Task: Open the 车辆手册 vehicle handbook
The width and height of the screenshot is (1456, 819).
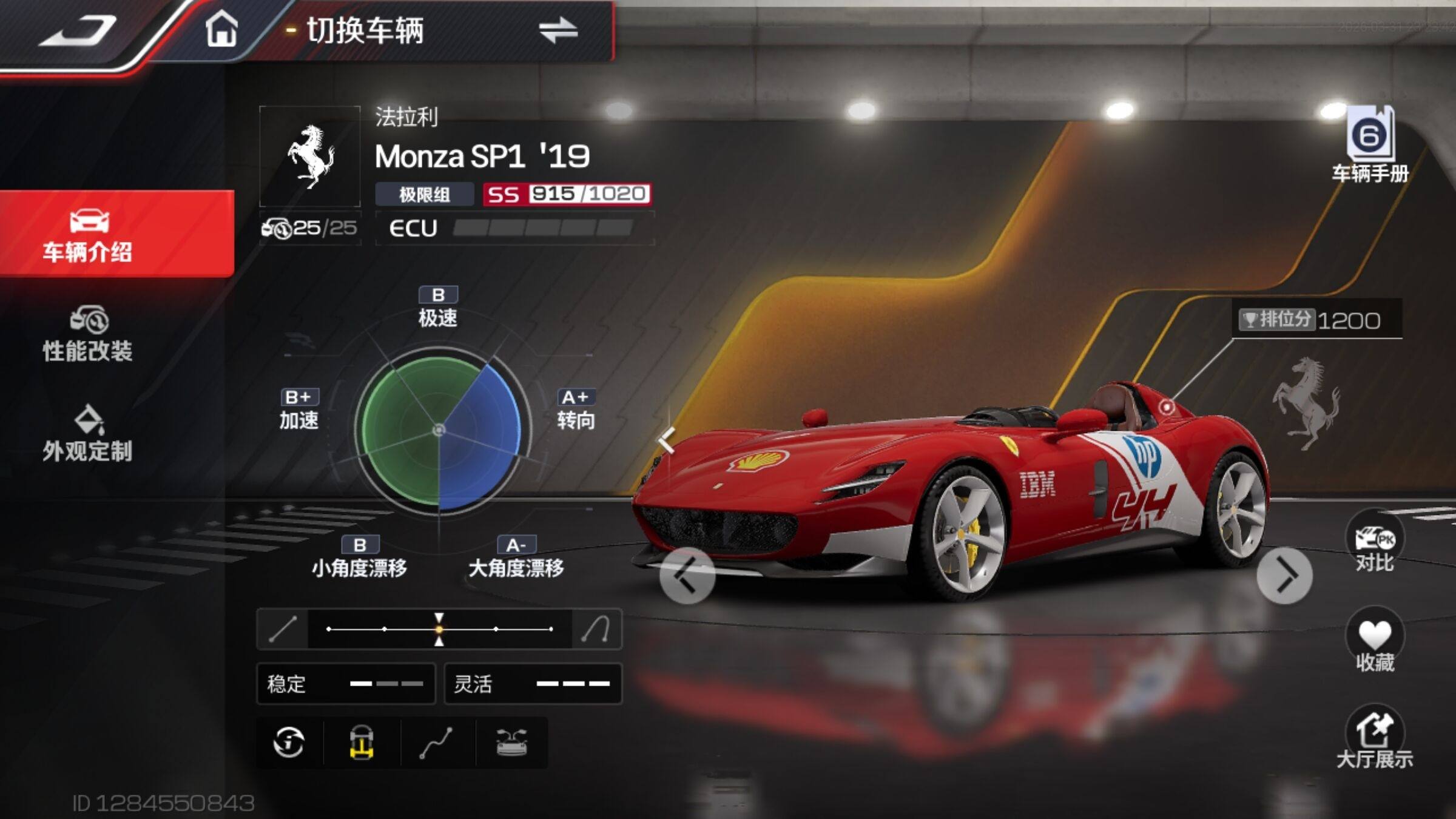Action: [x=1370, y=146]
